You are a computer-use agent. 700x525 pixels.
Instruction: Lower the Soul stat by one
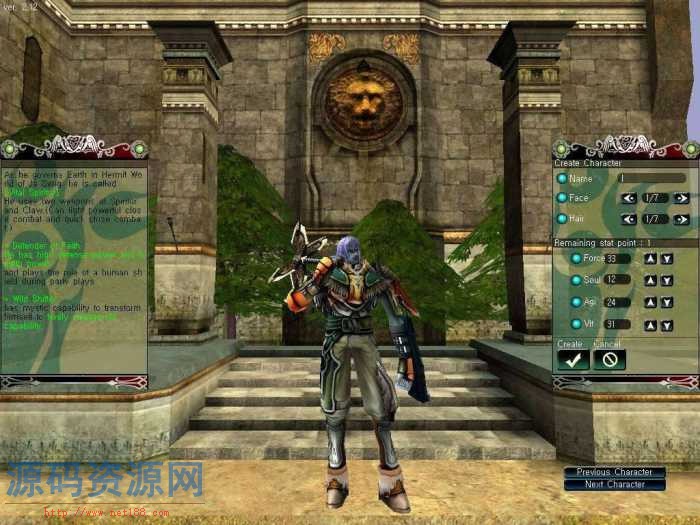[666, 280]
